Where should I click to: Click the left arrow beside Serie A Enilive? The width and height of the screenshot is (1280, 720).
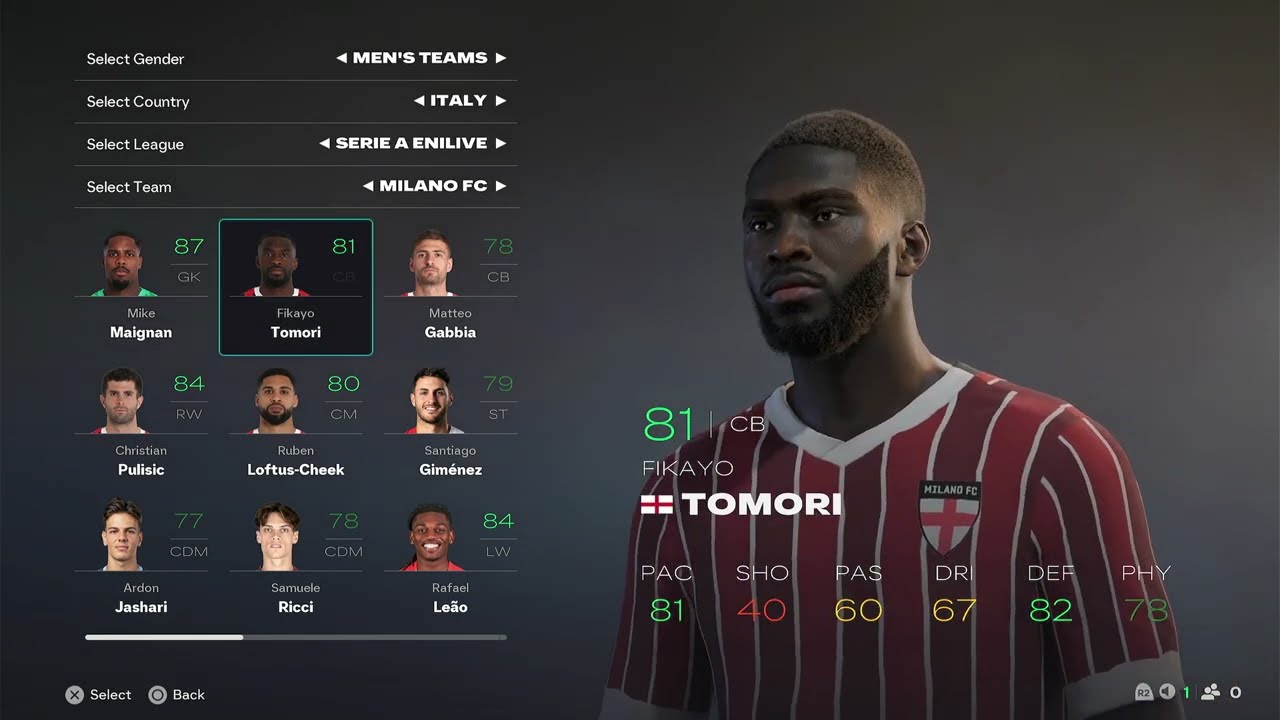click(324, 144)
